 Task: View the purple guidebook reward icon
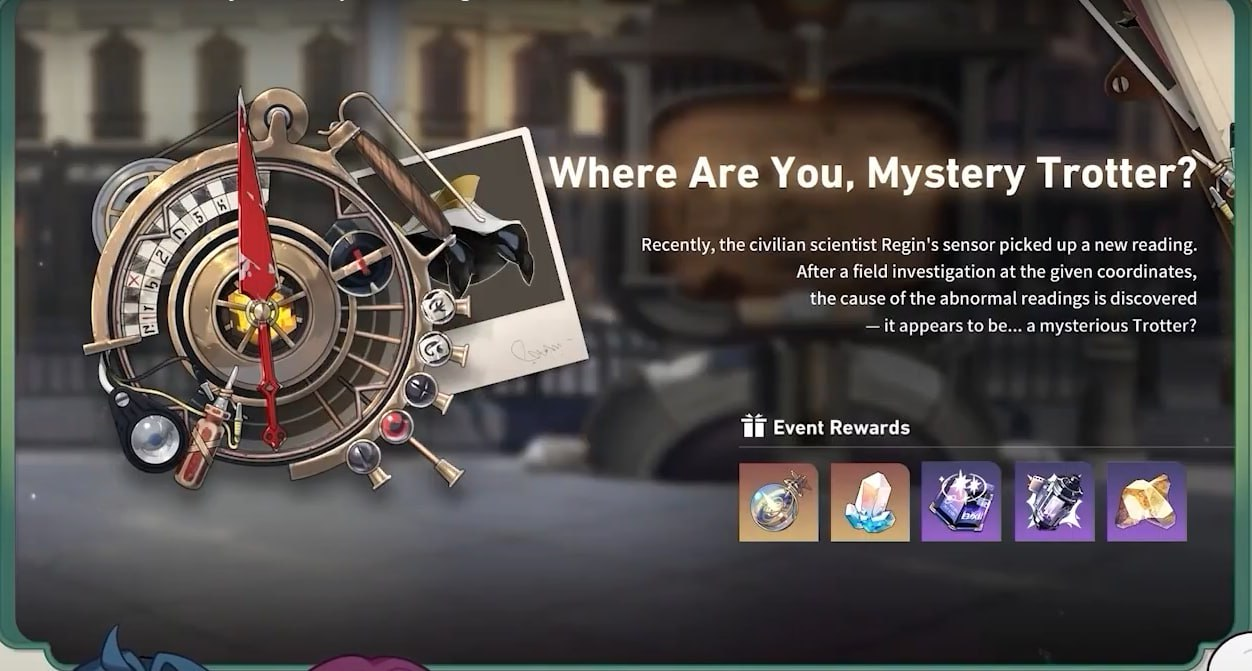[x=962, y=502]
